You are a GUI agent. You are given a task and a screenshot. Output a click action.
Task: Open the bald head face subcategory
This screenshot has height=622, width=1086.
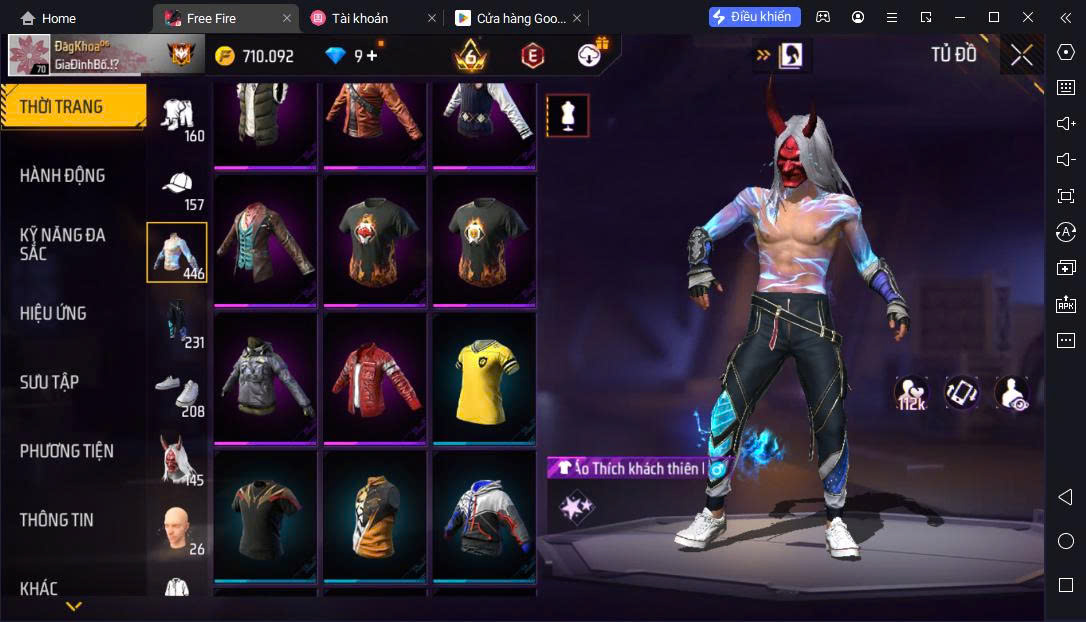pyautogui.click(x=178, y=530)
